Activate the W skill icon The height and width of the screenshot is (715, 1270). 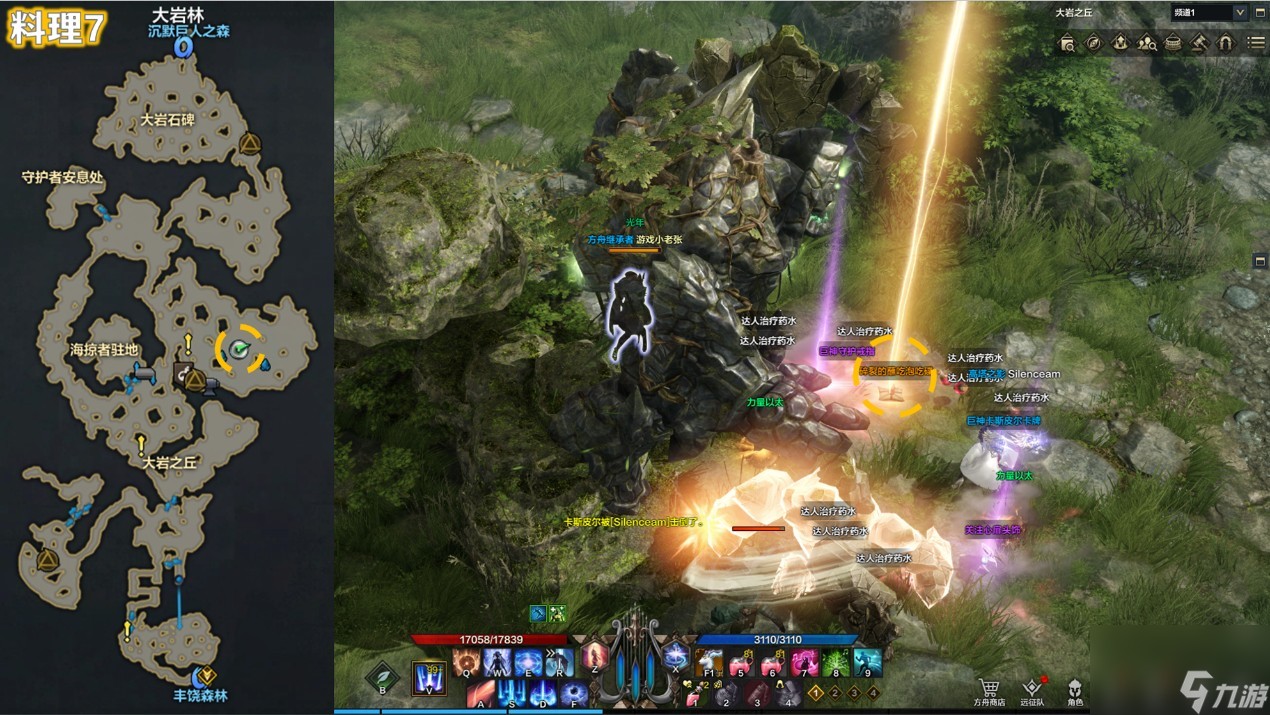[x=497, y=663]
